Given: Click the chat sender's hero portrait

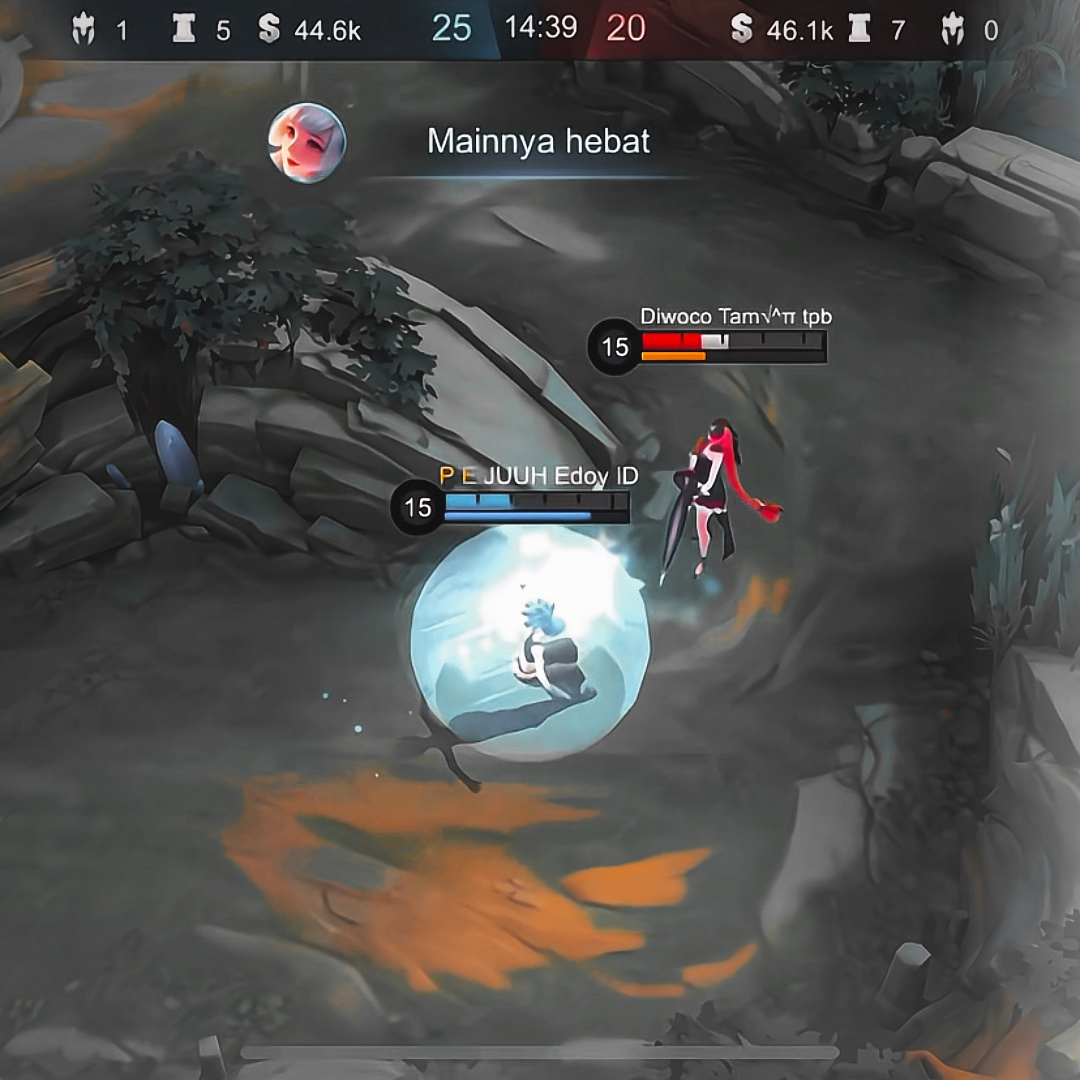Looking at the screenshot, I should click(307, 143).
